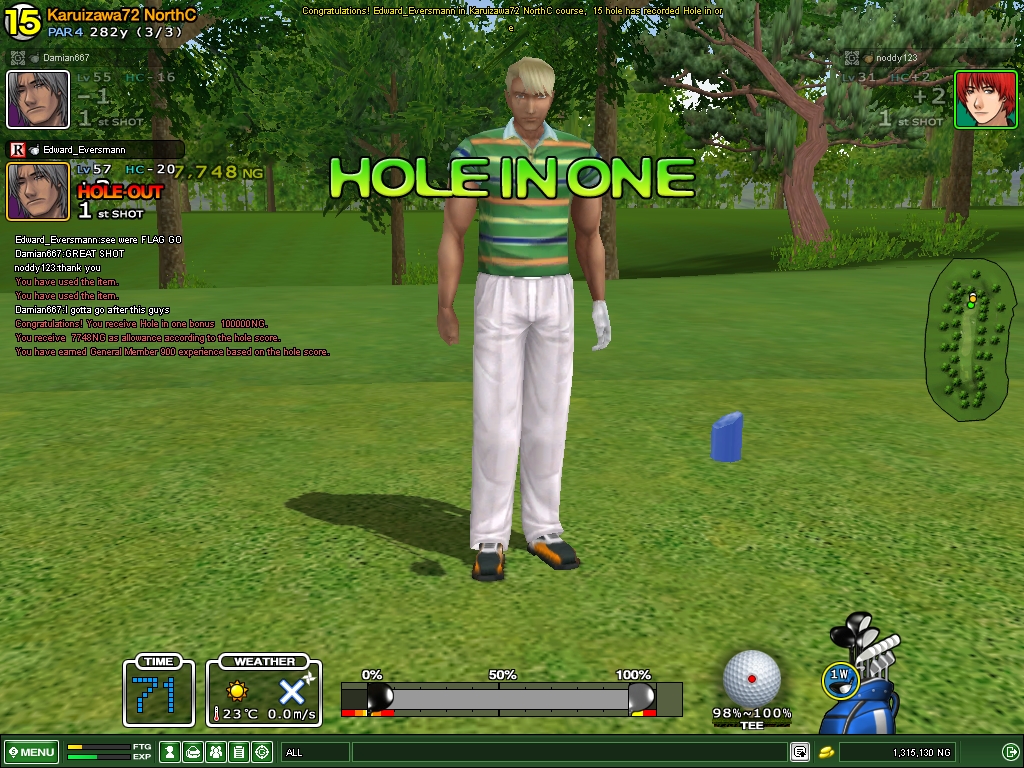
Task: Select noddy123's red-haired portrait
Action: (985, 99)
